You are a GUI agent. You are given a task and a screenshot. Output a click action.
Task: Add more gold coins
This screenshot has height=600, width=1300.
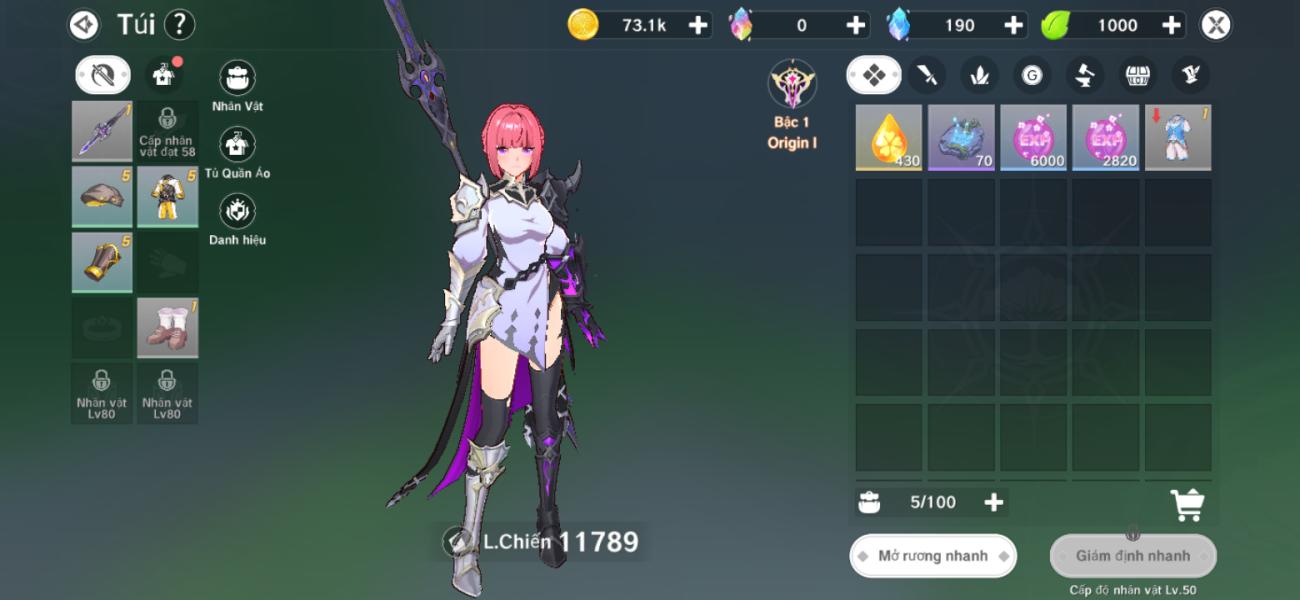(698, 25)
